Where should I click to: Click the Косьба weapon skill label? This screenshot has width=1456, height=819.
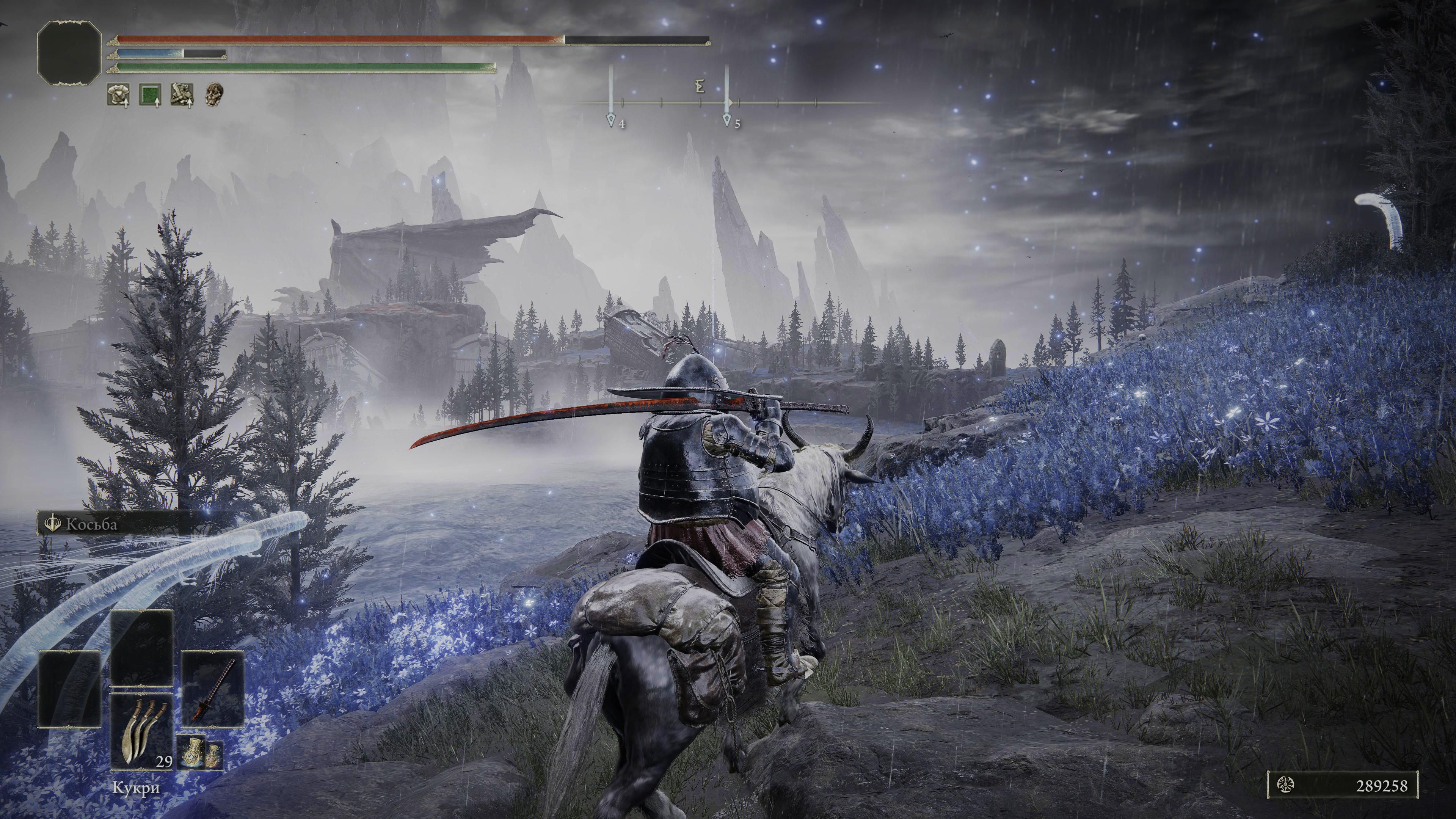pos(91,524)
